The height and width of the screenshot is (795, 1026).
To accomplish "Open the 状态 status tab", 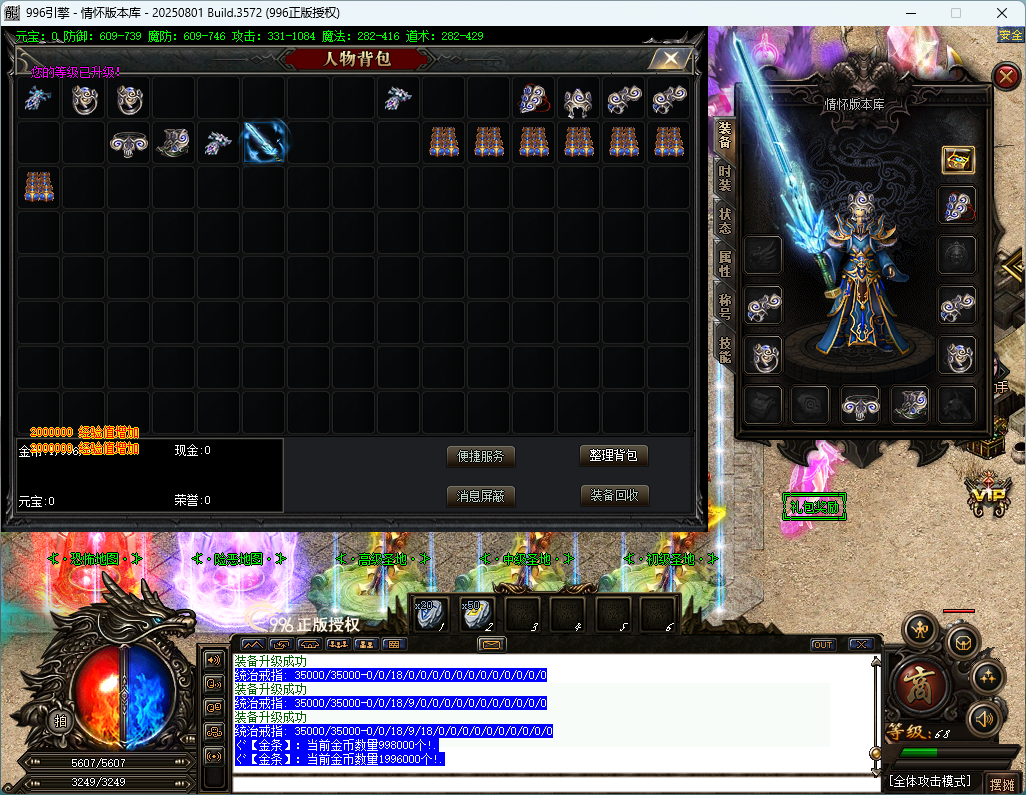I will click(724, 223).
